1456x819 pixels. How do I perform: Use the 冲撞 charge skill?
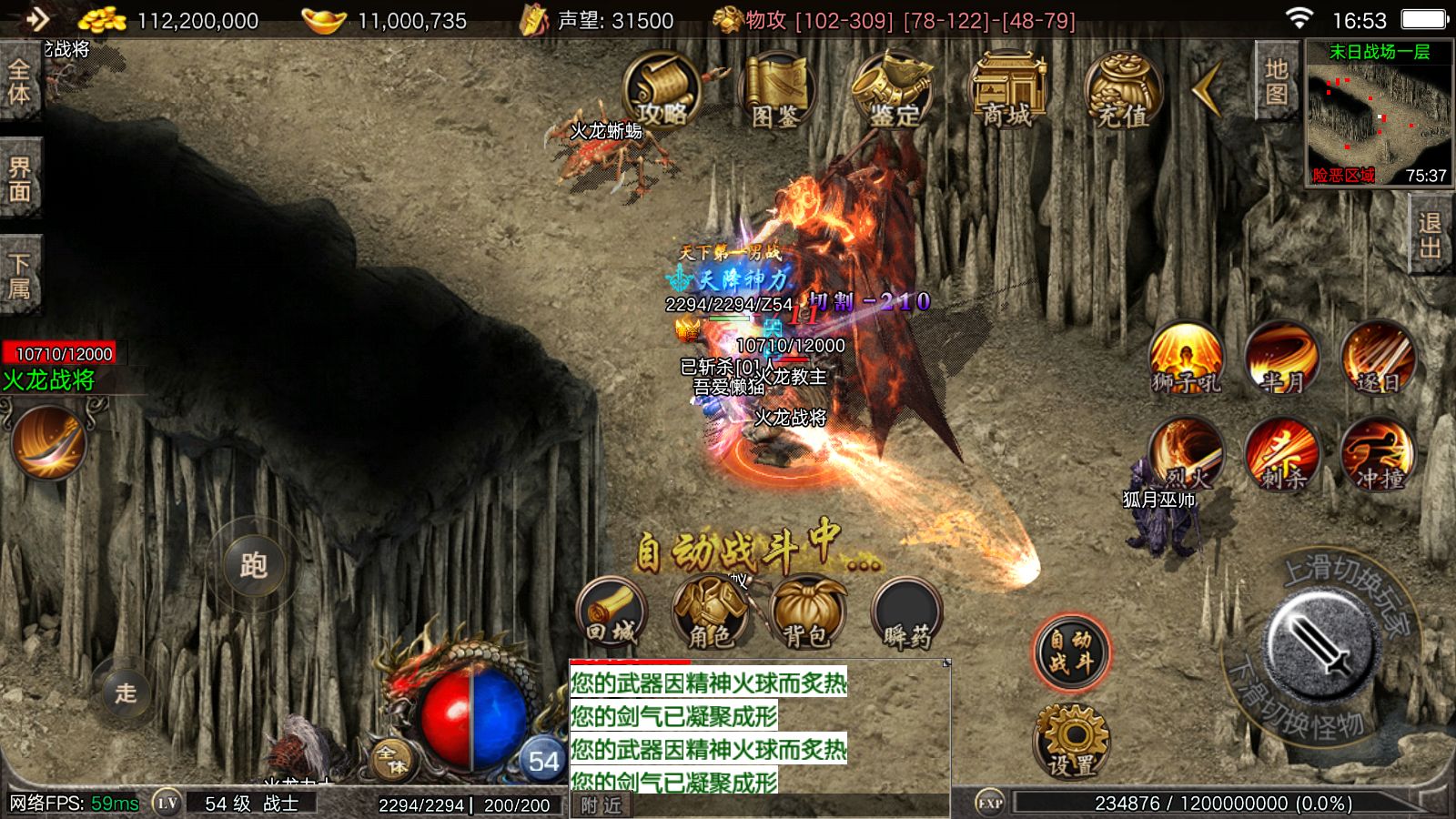[x=1378, y=453]
